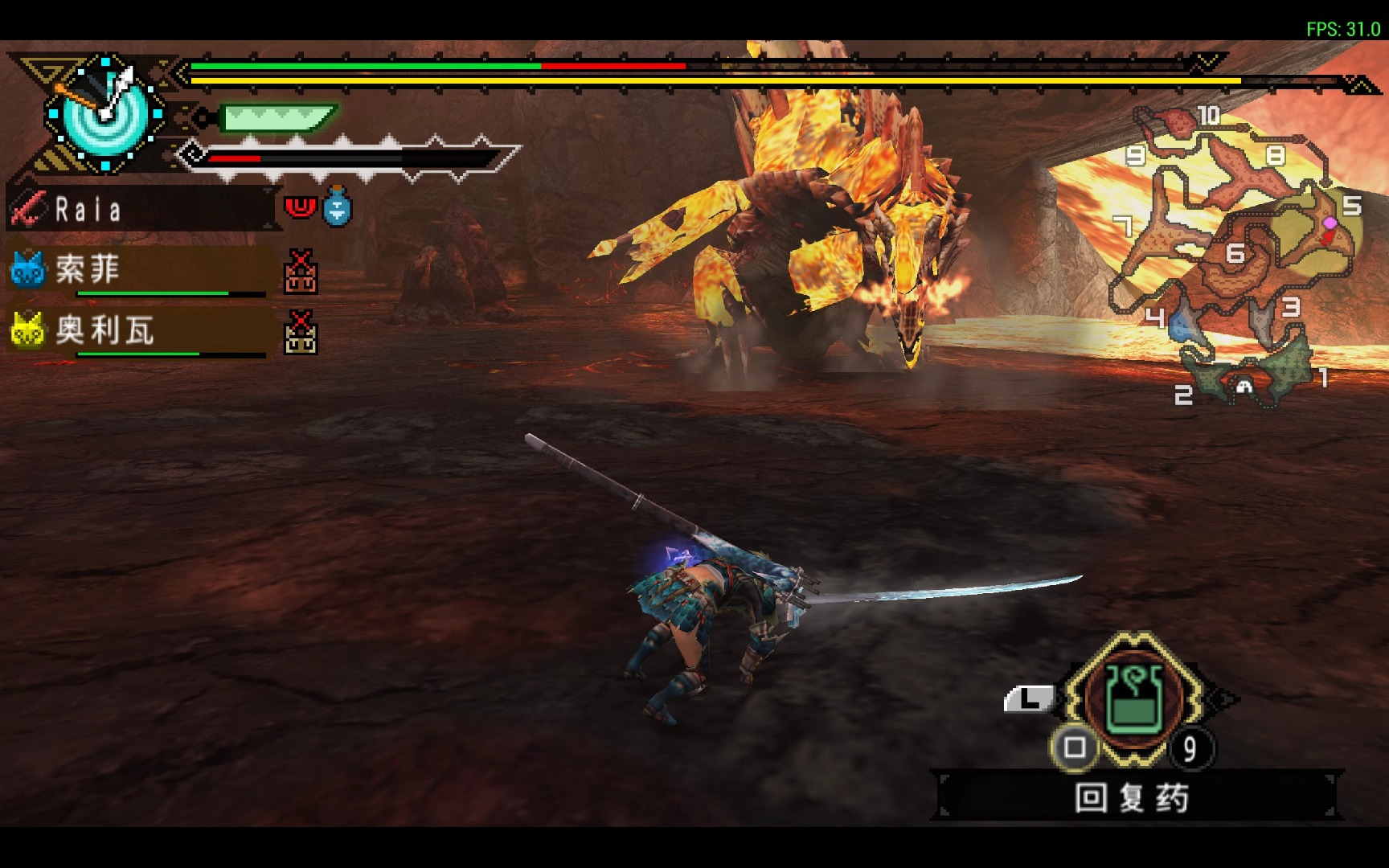The width and height of the screenshot is (1389, 868).
Task: Click base camp marker on the minimap
Action: [1244, 387]
